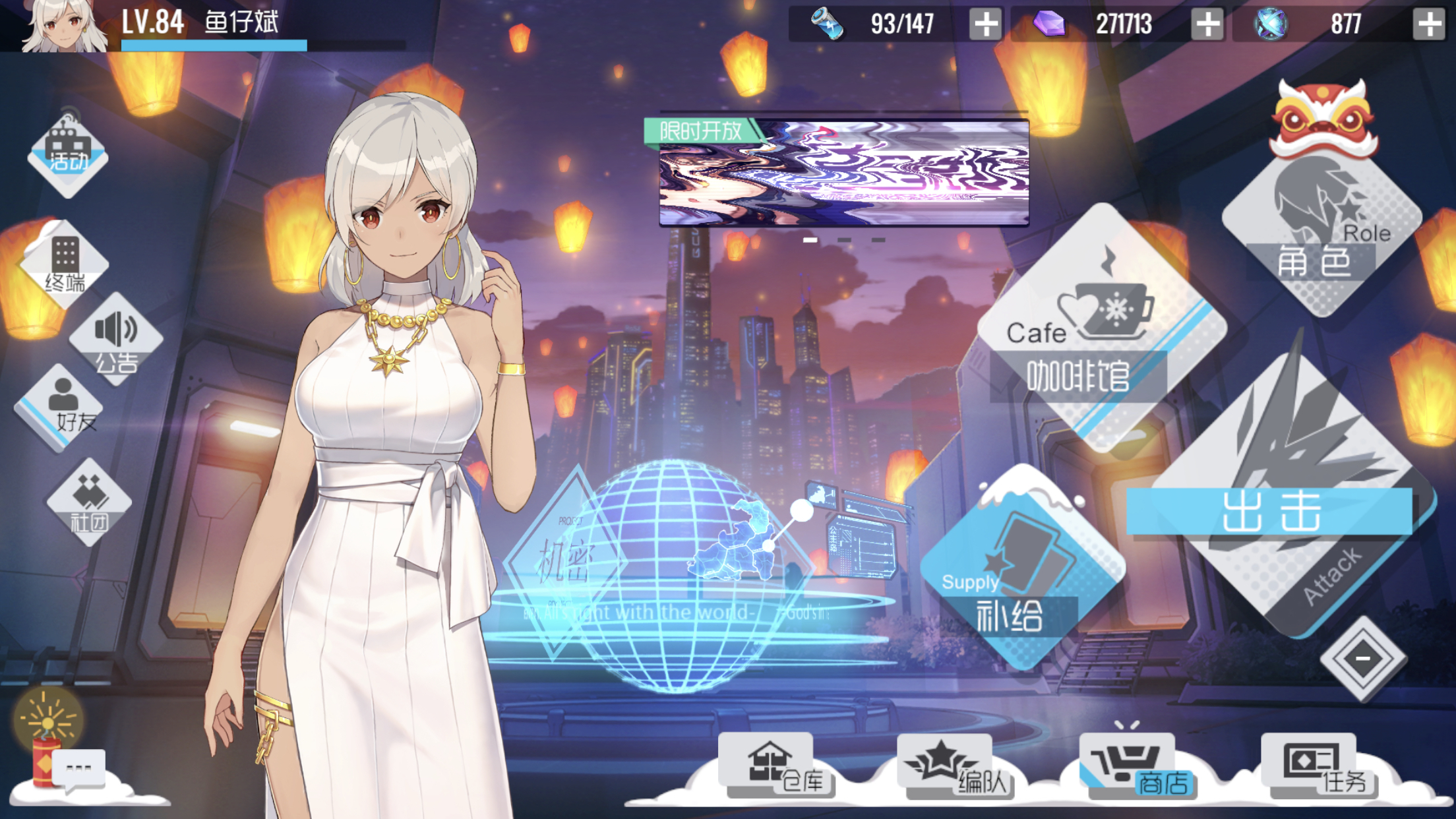Open the chat speech bubble
Image resolution: width=1456 pixels, height=819 pixels.
(79, 769)
